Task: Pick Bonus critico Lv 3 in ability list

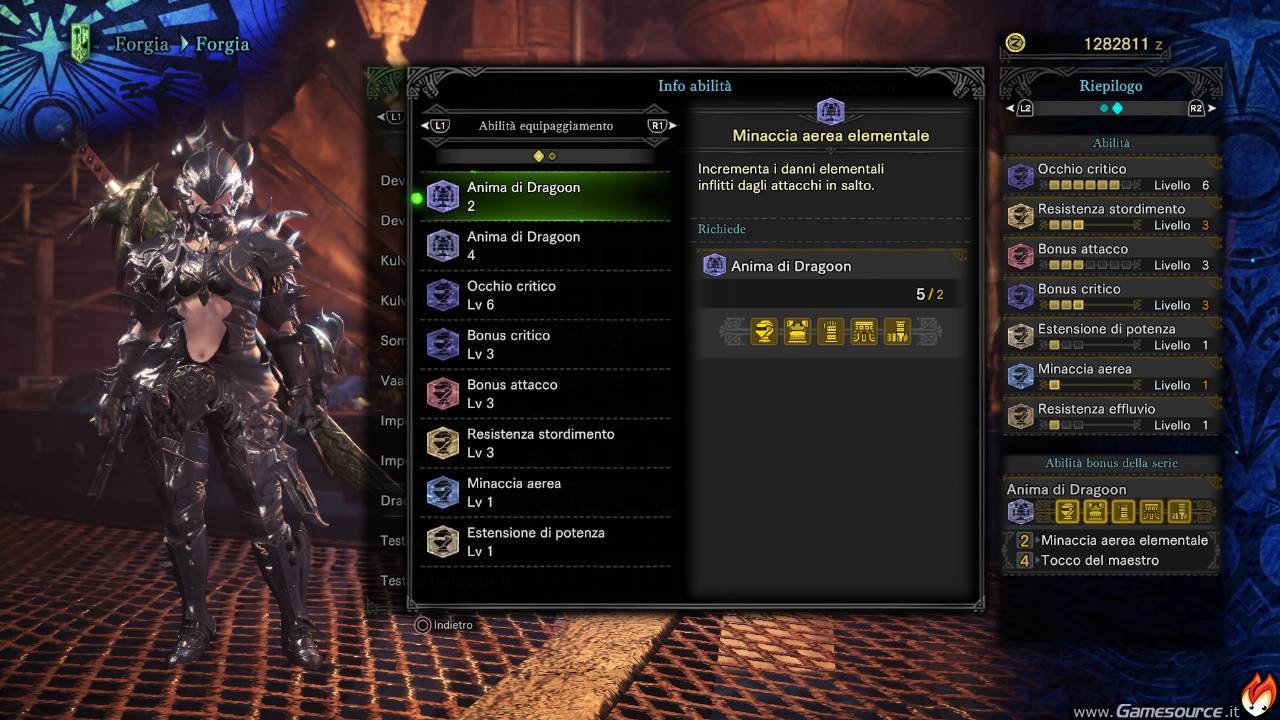Action: (x=545, y=344)
